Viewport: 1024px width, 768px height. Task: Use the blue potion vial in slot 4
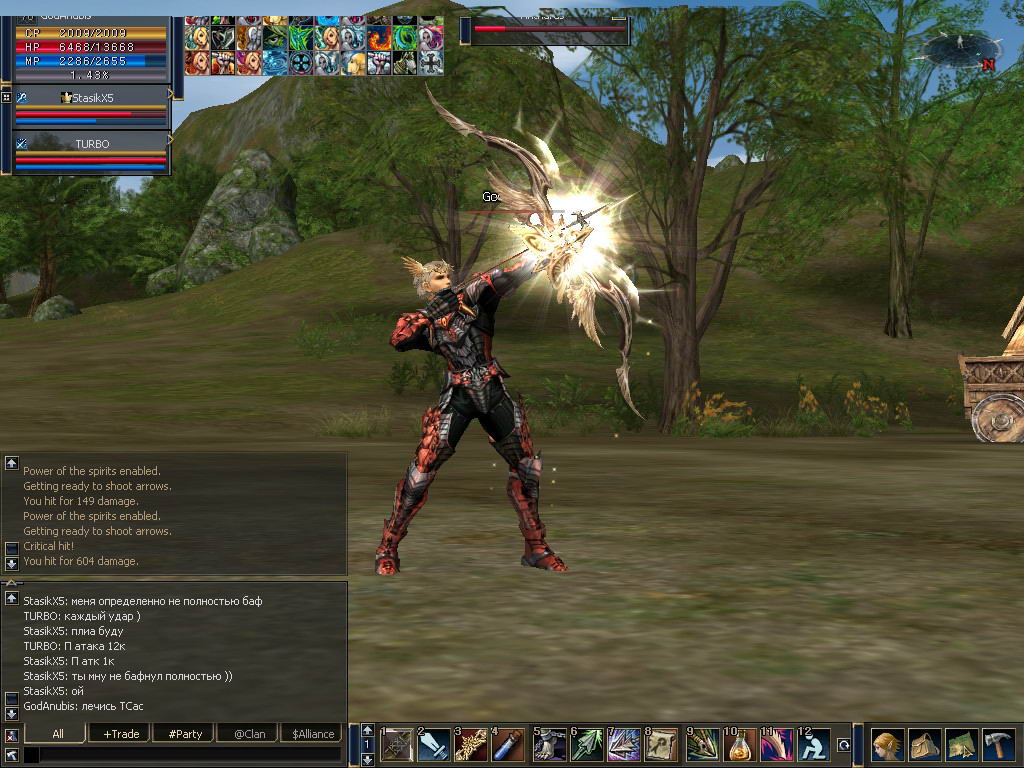pyautogui.click(x=509, y=745)
